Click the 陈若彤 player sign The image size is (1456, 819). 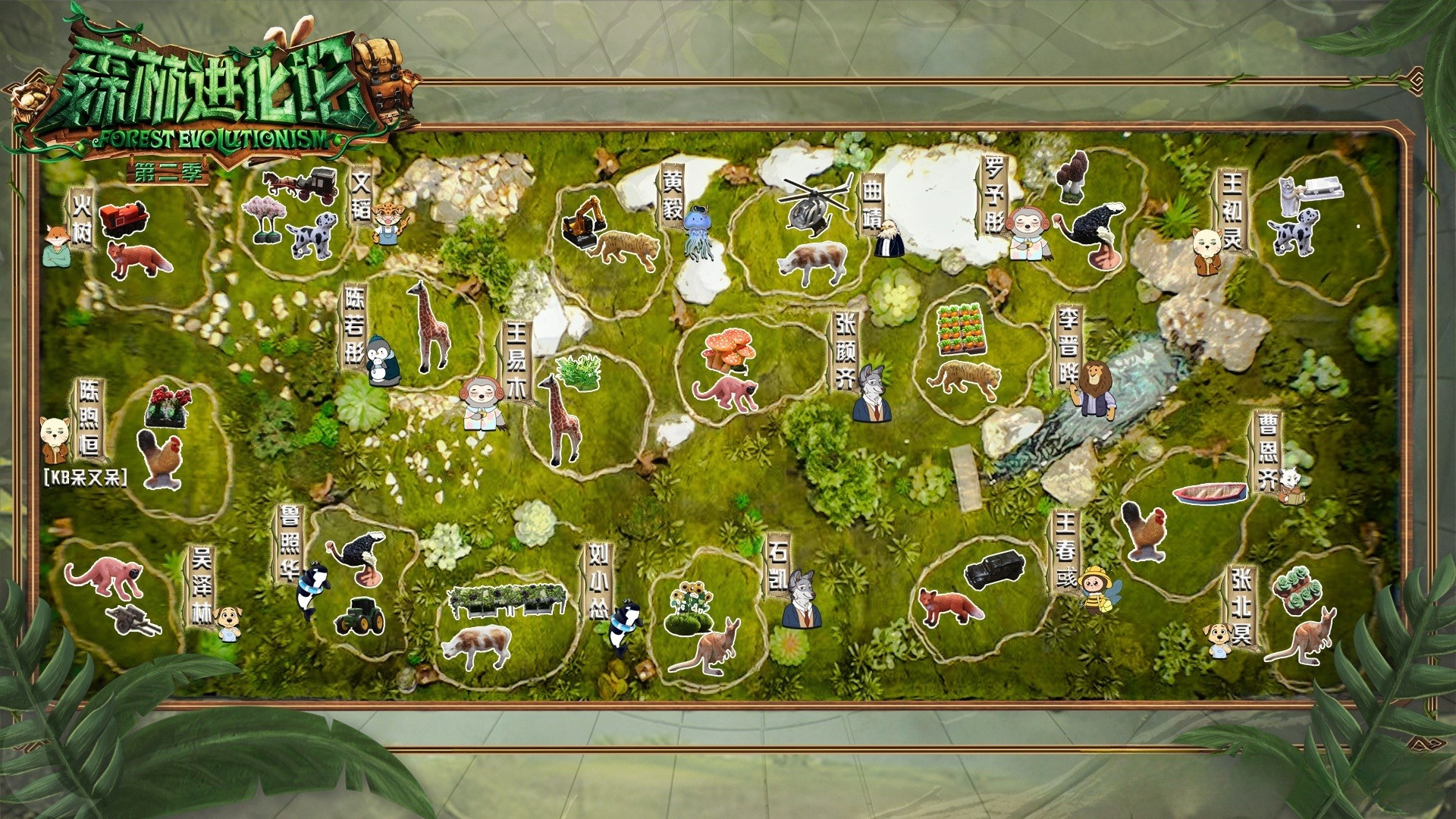[354, 326]
